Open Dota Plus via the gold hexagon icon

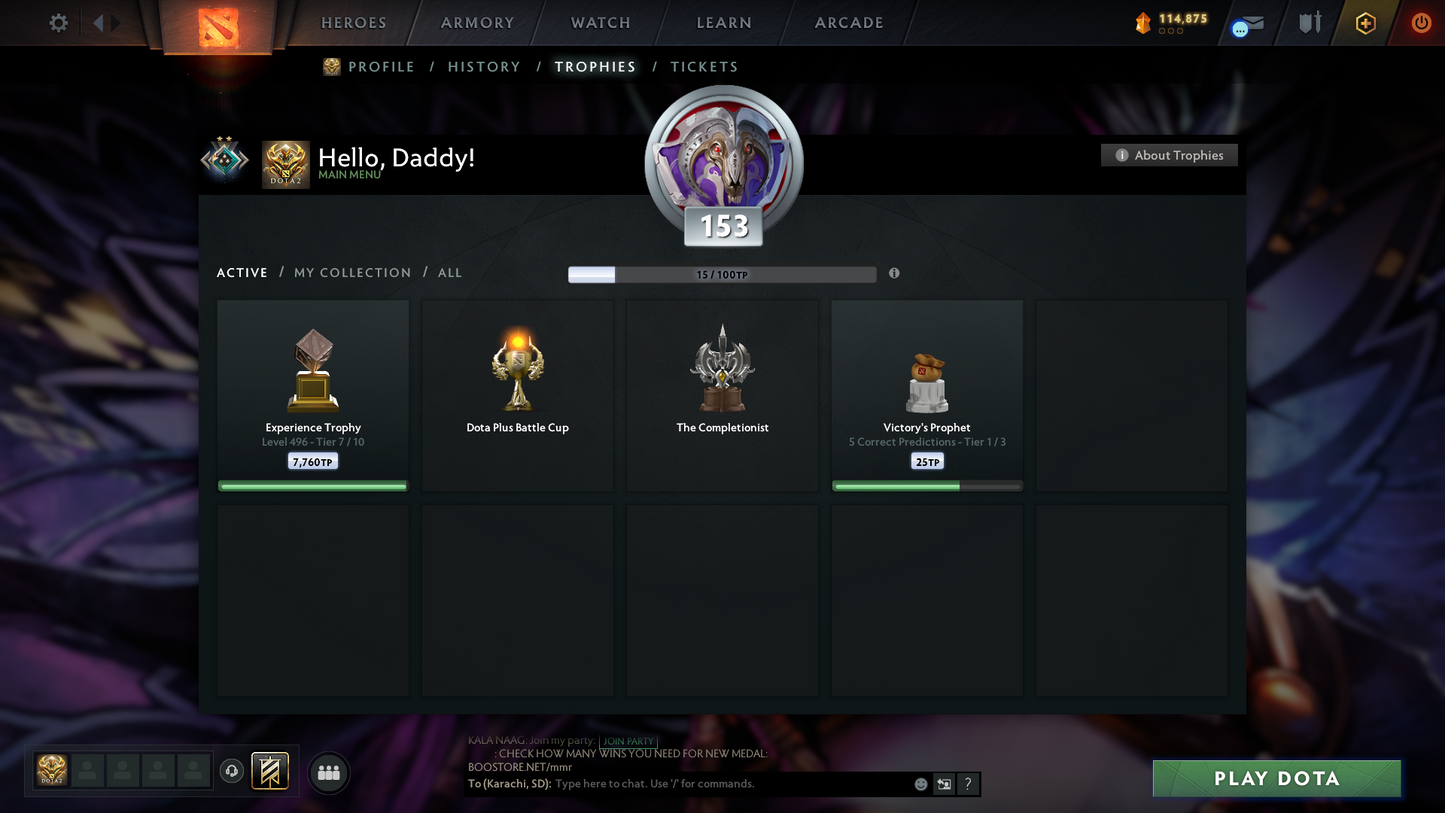[x=1366, y=22]
